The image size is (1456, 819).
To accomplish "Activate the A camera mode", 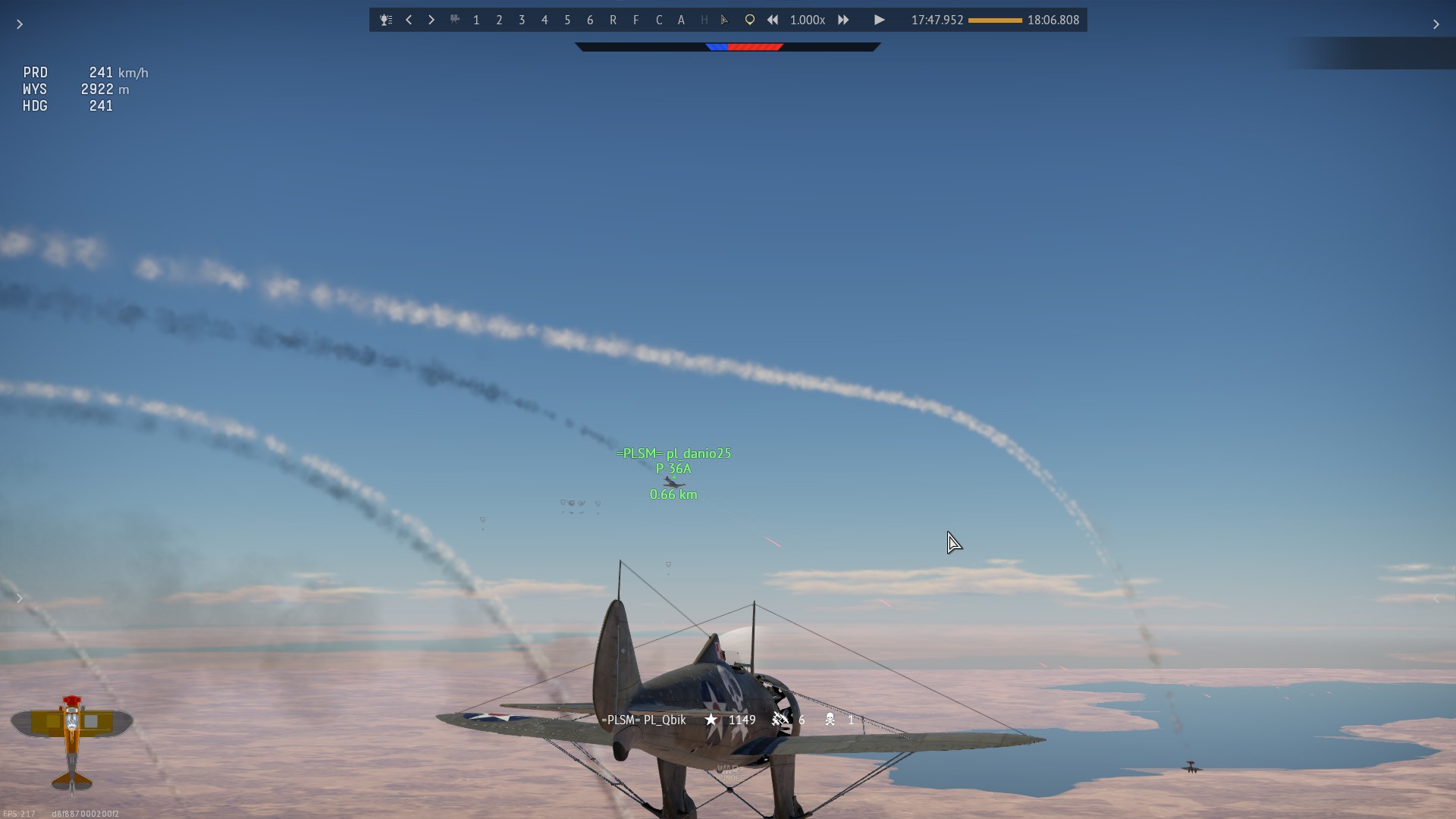I will pyautogui.click(x=681, y=20).
